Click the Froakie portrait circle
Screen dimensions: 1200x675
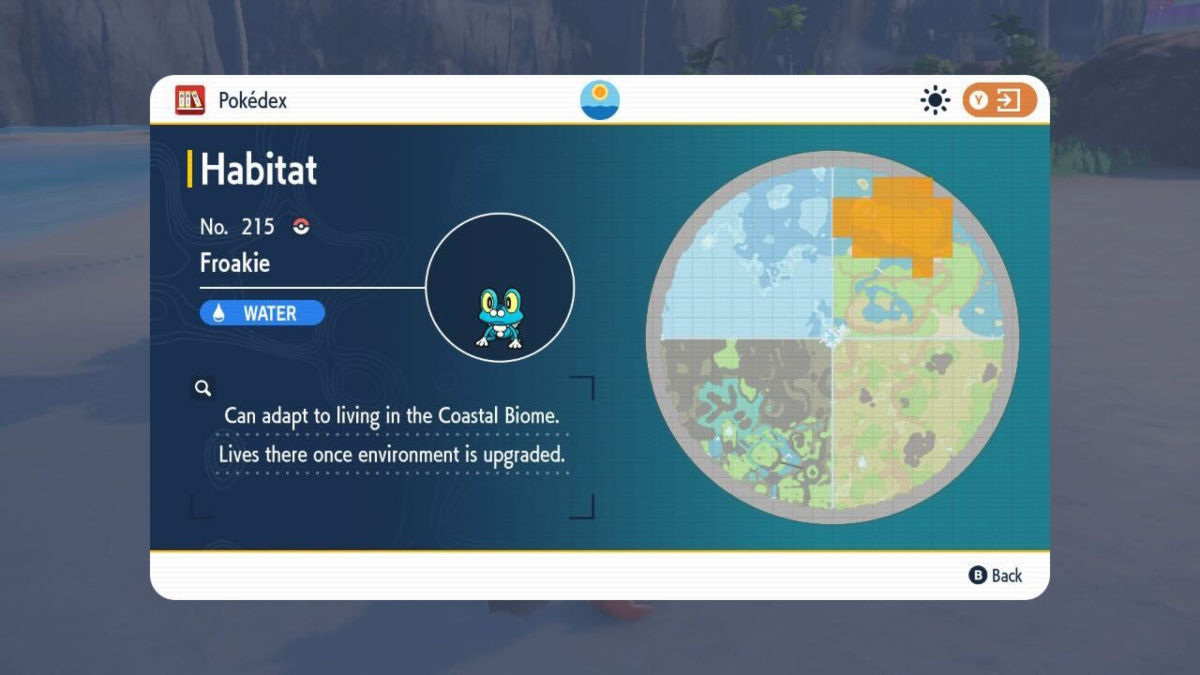500,287
